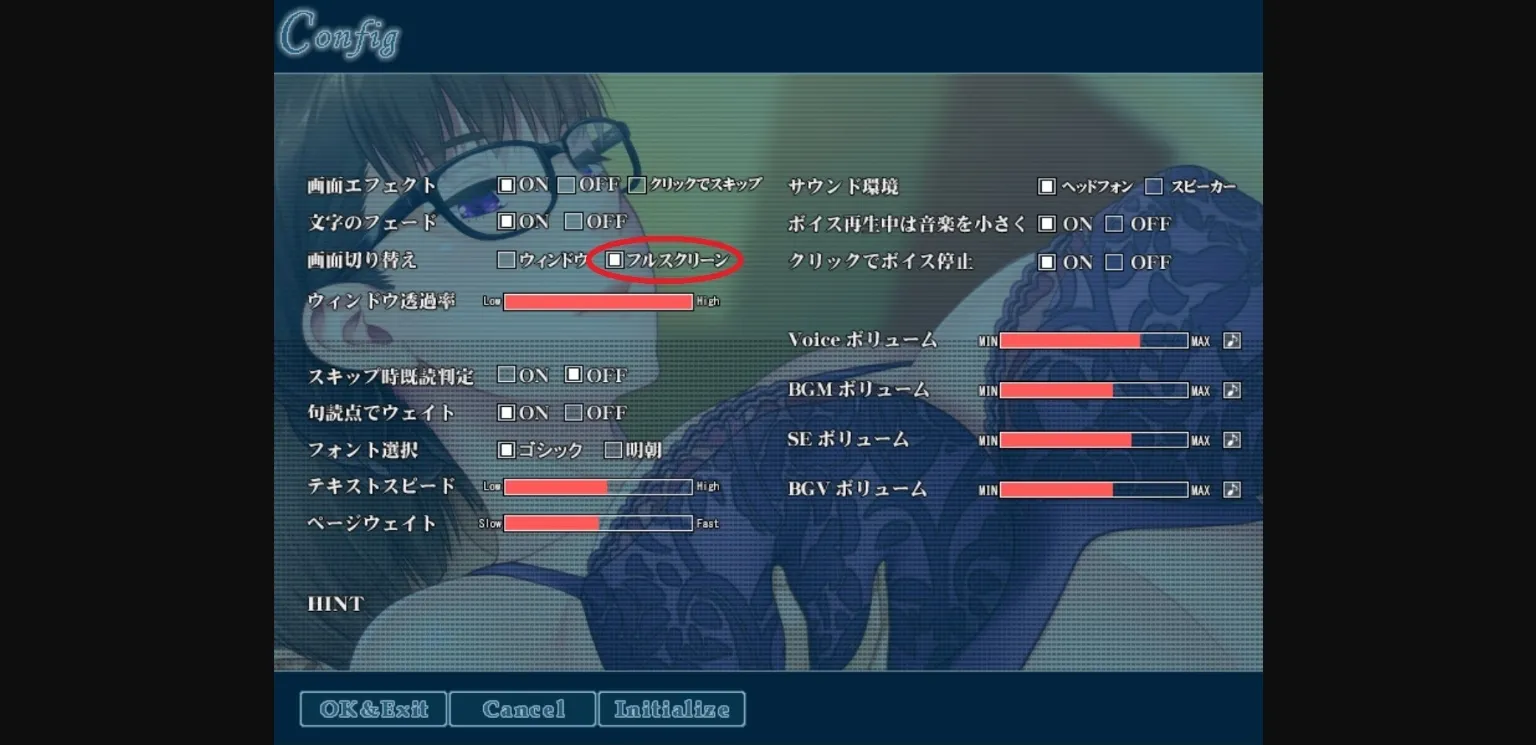Open the HINT section
The width and height of the screenshot is (1536, 745).
tap(335, 603)
